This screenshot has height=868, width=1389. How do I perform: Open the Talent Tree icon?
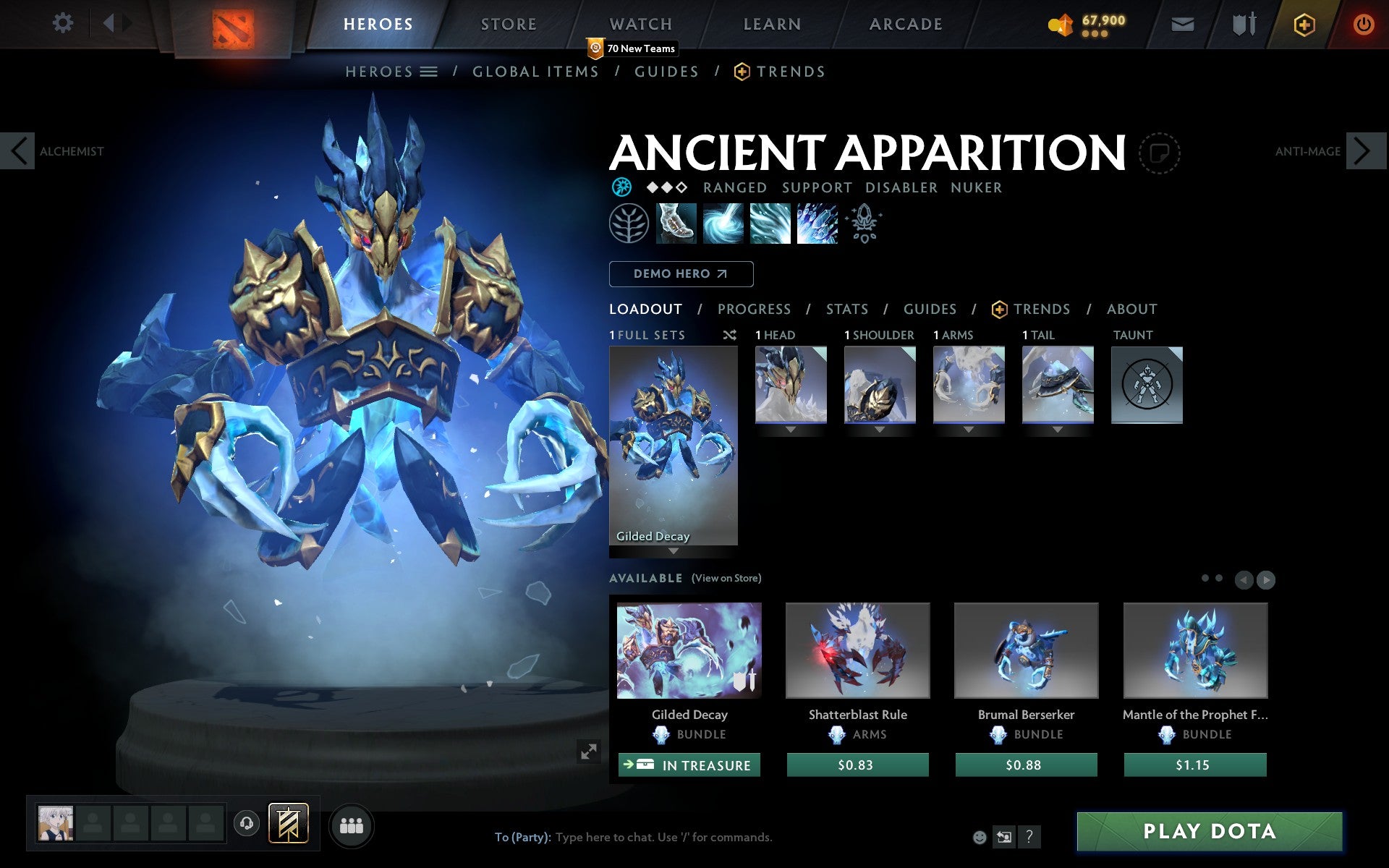tap(628, 223)
